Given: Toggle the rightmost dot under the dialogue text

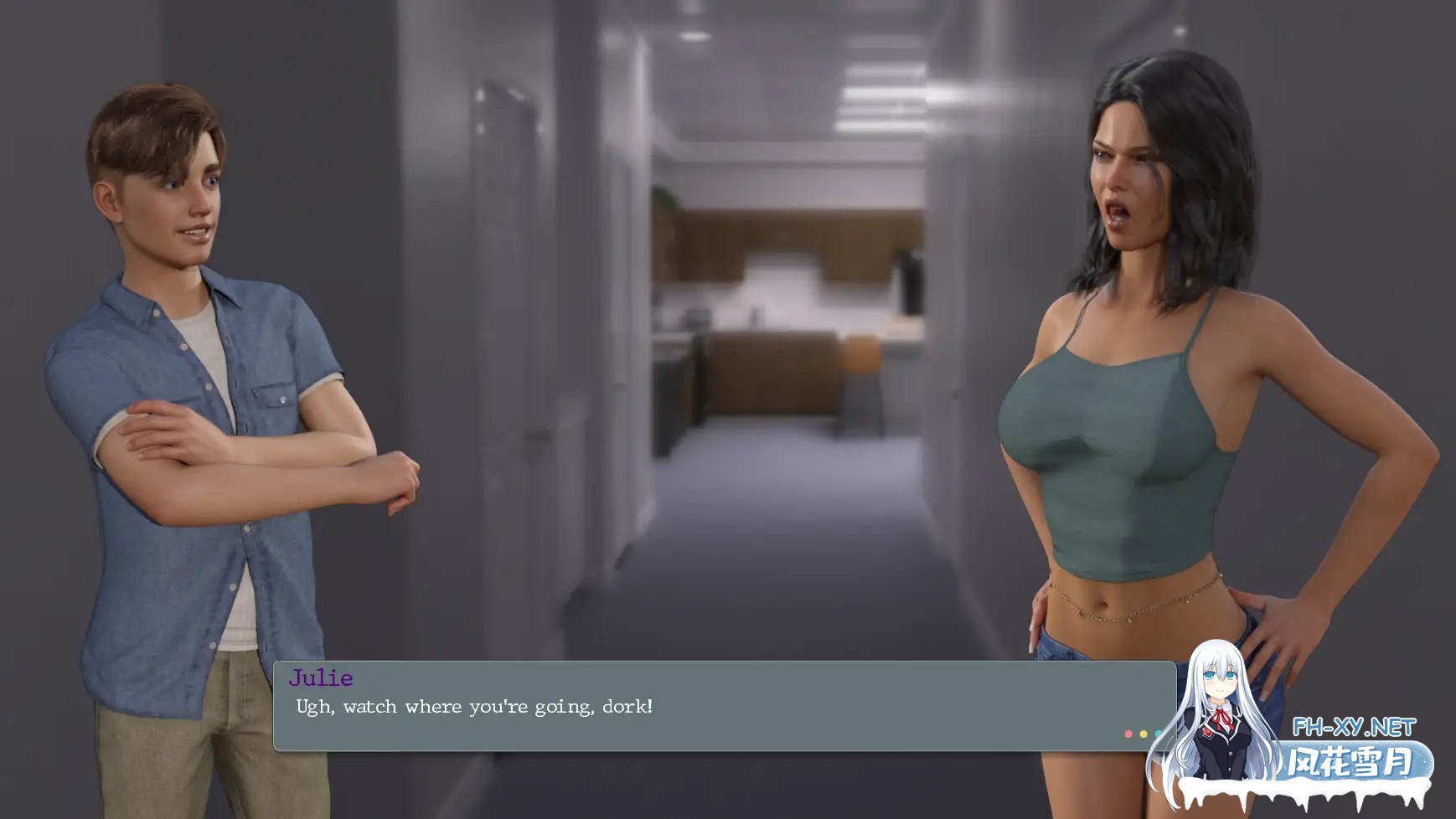Looking at the screenshot, I should pos(1157,734).
